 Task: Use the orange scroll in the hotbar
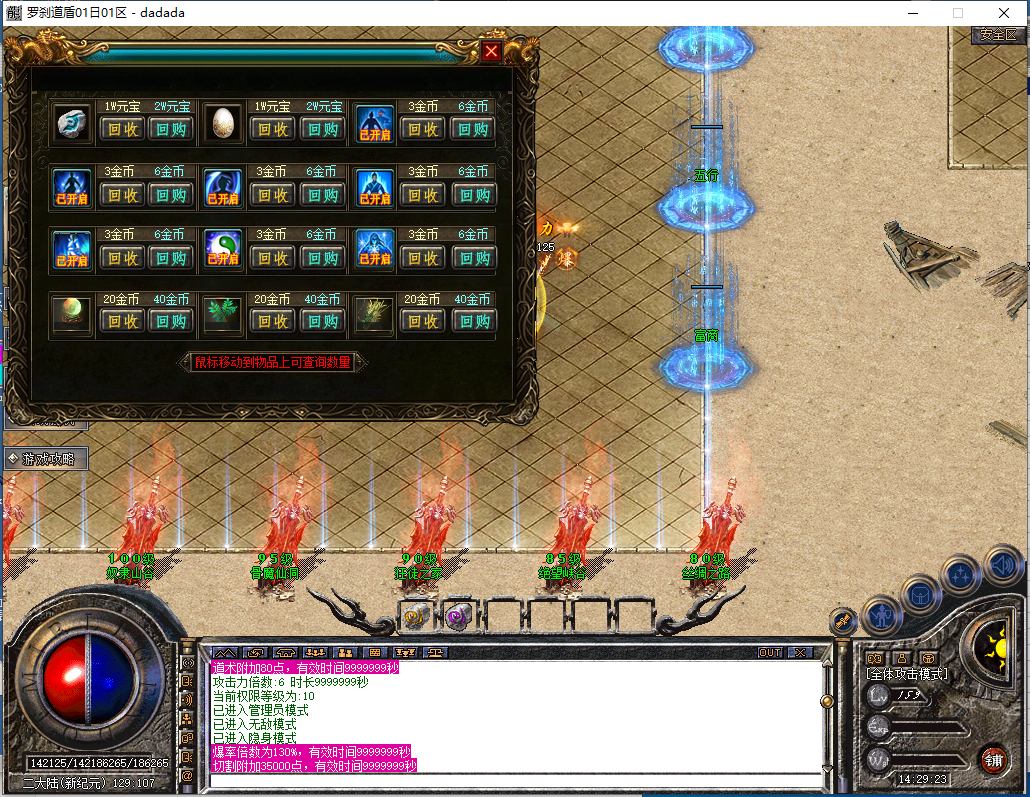[x=415, y=616]
